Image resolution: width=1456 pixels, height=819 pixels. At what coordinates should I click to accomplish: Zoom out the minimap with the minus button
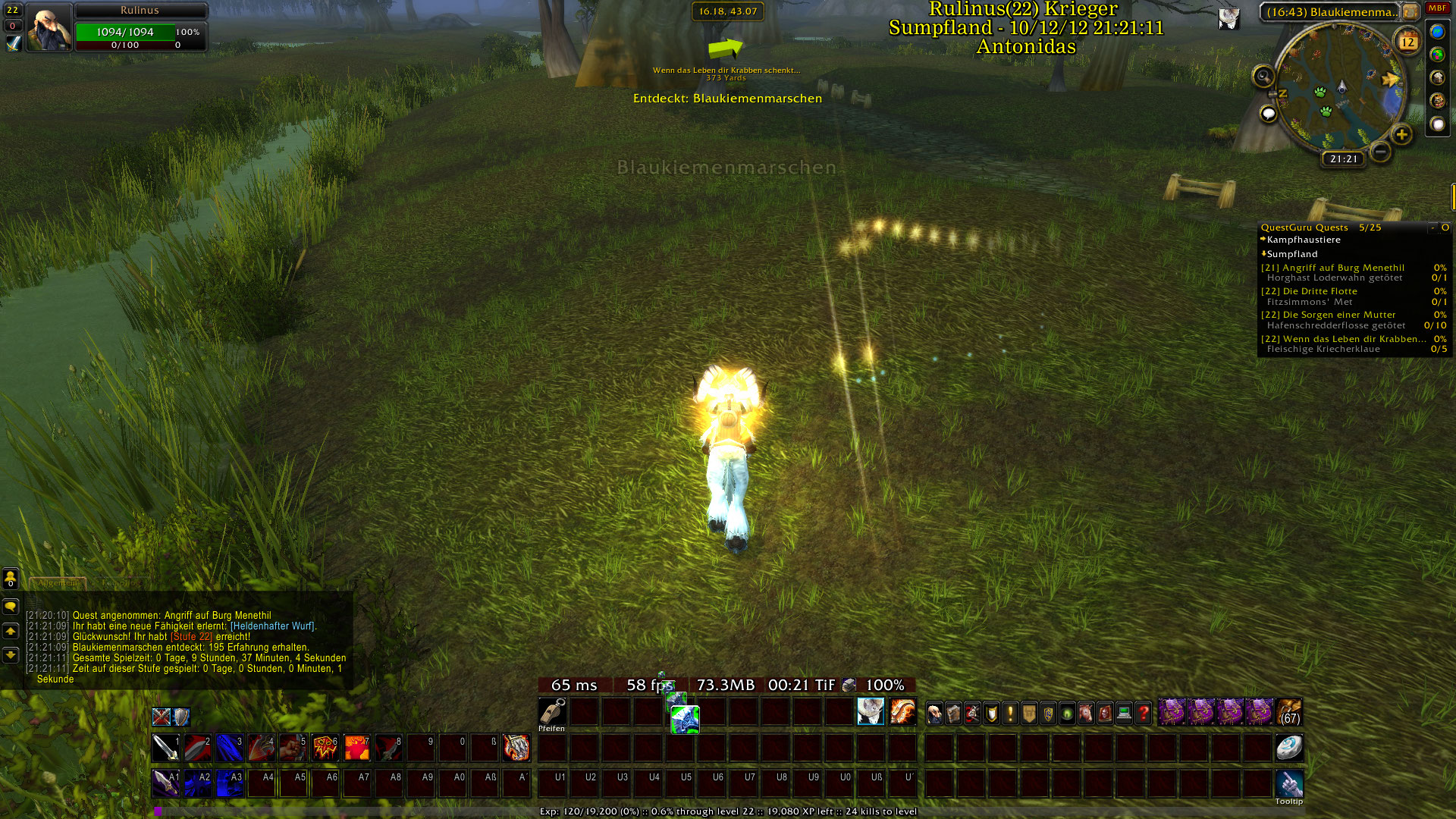pyautogui.click(x=1381, y=152)
